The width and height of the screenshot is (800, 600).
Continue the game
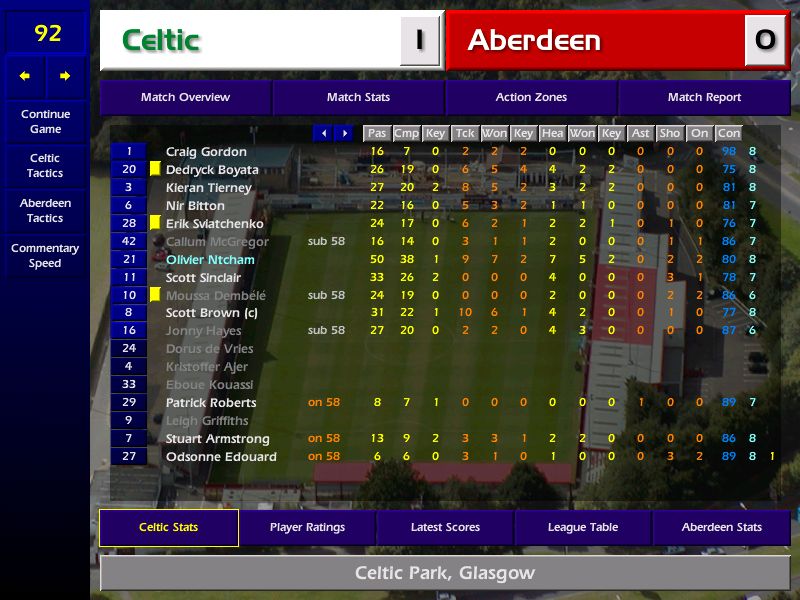(45, 121)
